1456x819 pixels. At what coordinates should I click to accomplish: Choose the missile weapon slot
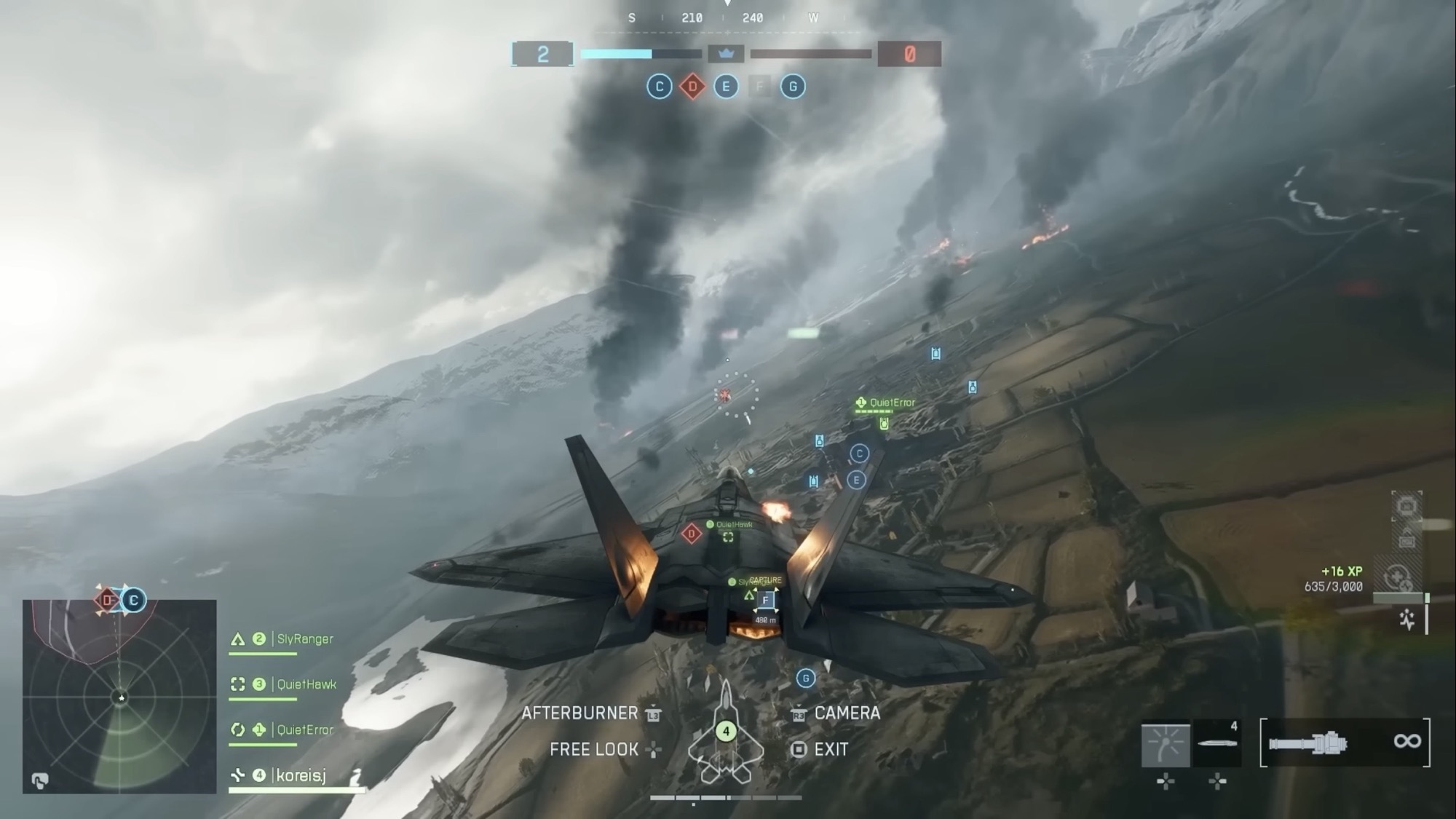point(1217,744)
